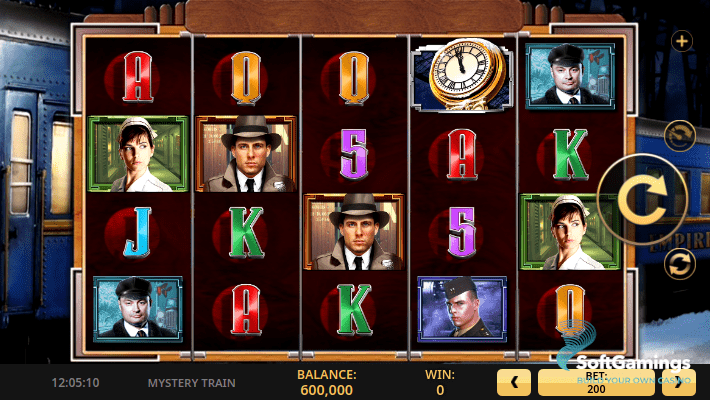710x400 pixels.
Task: Open the plus menu button
Action: point(682,41)
